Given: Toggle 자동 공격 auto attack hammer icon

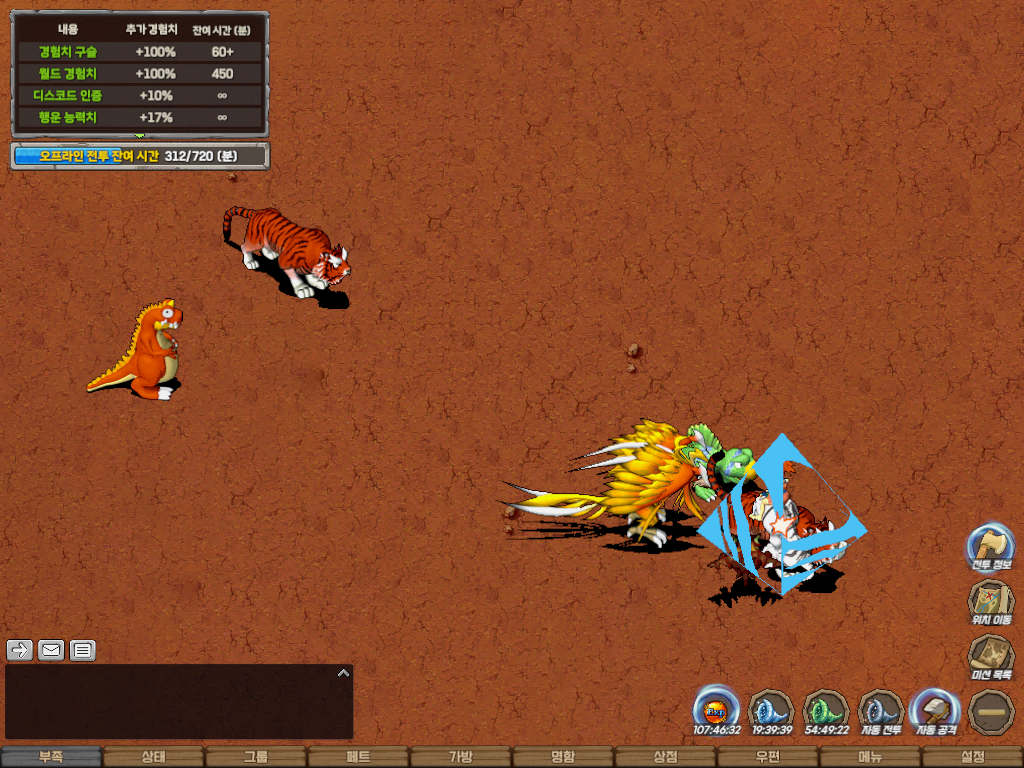Looking at the screenshot, I should pos(936,709).
